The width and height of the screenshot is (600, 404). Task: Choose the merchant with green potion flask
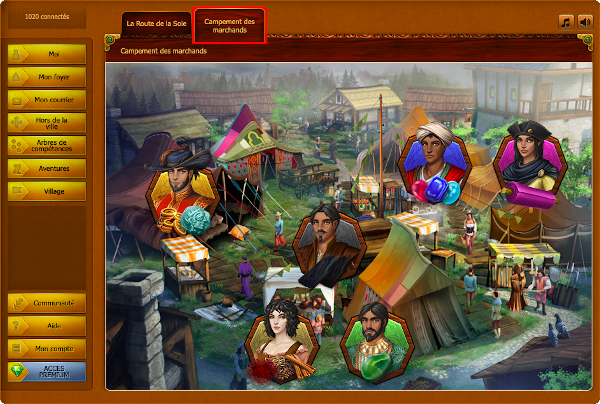[373, 341]
